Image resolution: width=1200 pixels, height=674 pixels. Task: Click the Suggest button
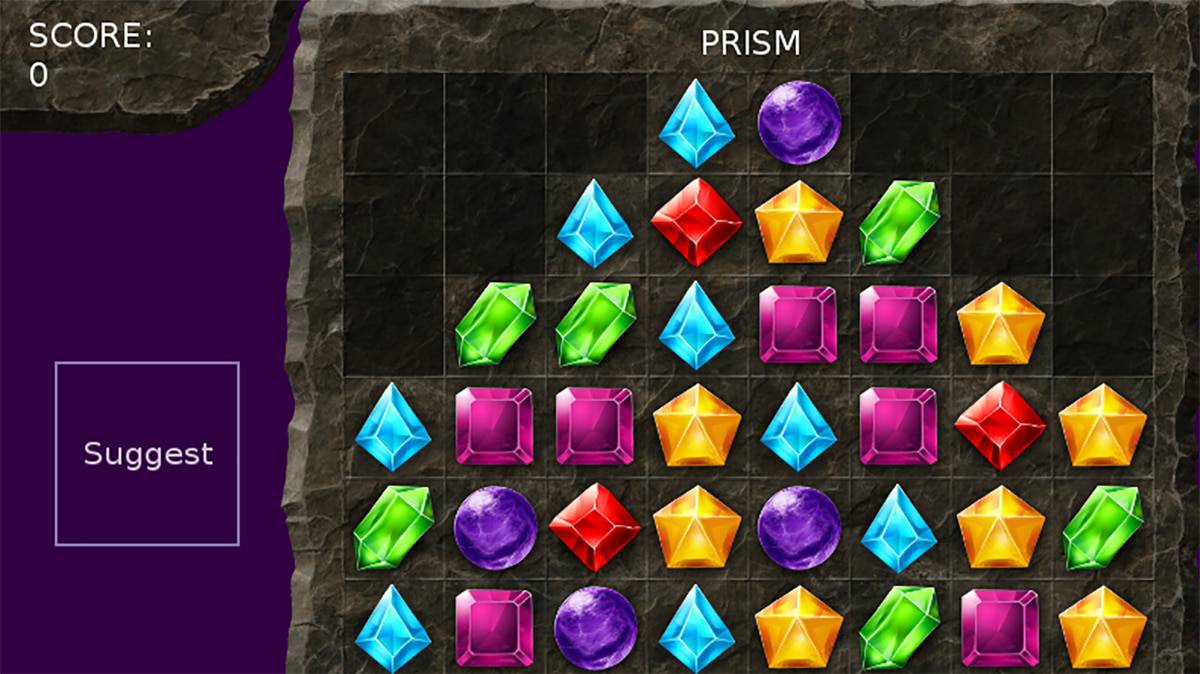(x=147, y=454)
